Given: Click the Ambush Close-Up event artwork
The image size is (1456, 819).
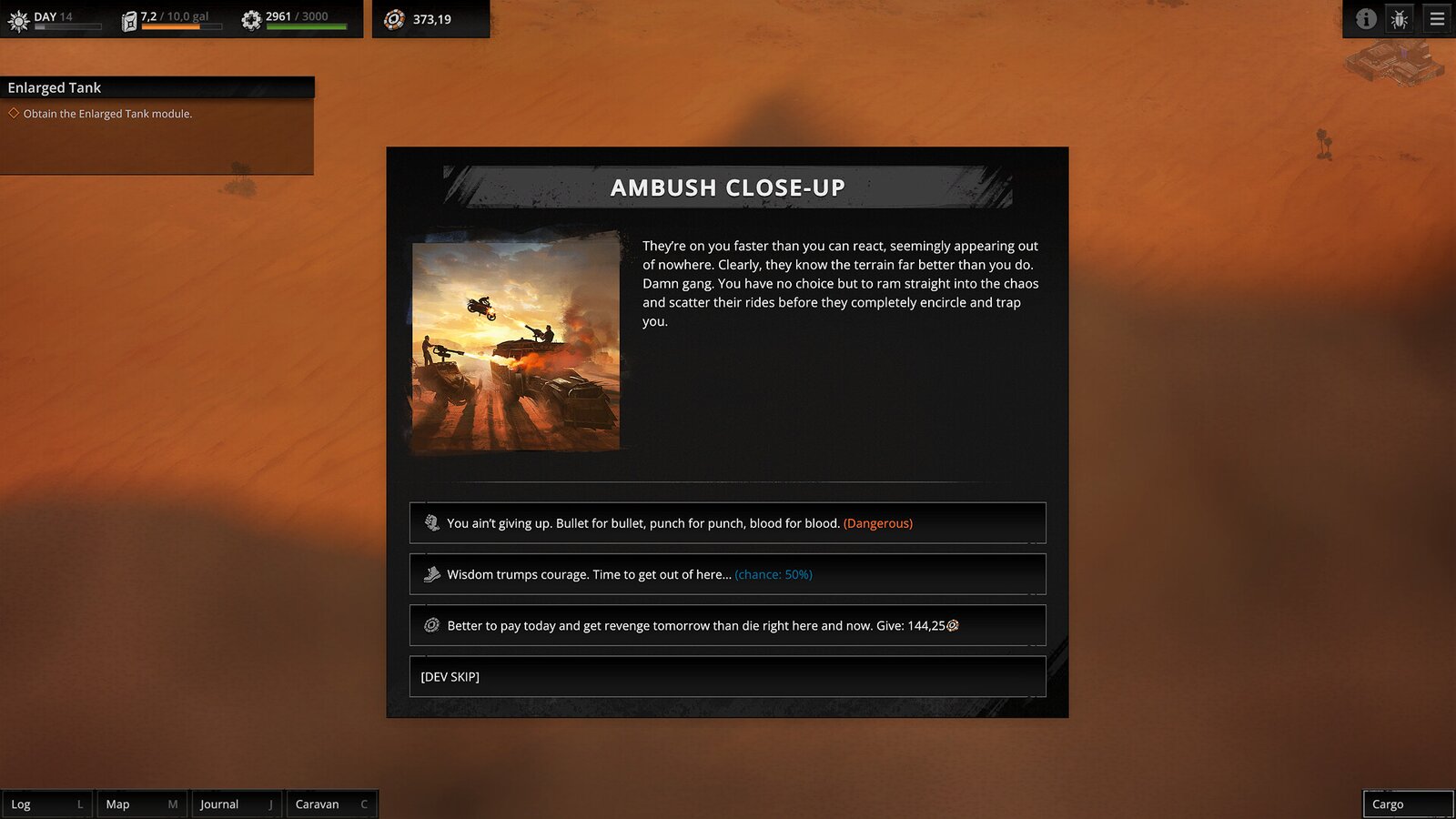Looking at the screenshot, I should pyautogui.click(x=515, y=346).
